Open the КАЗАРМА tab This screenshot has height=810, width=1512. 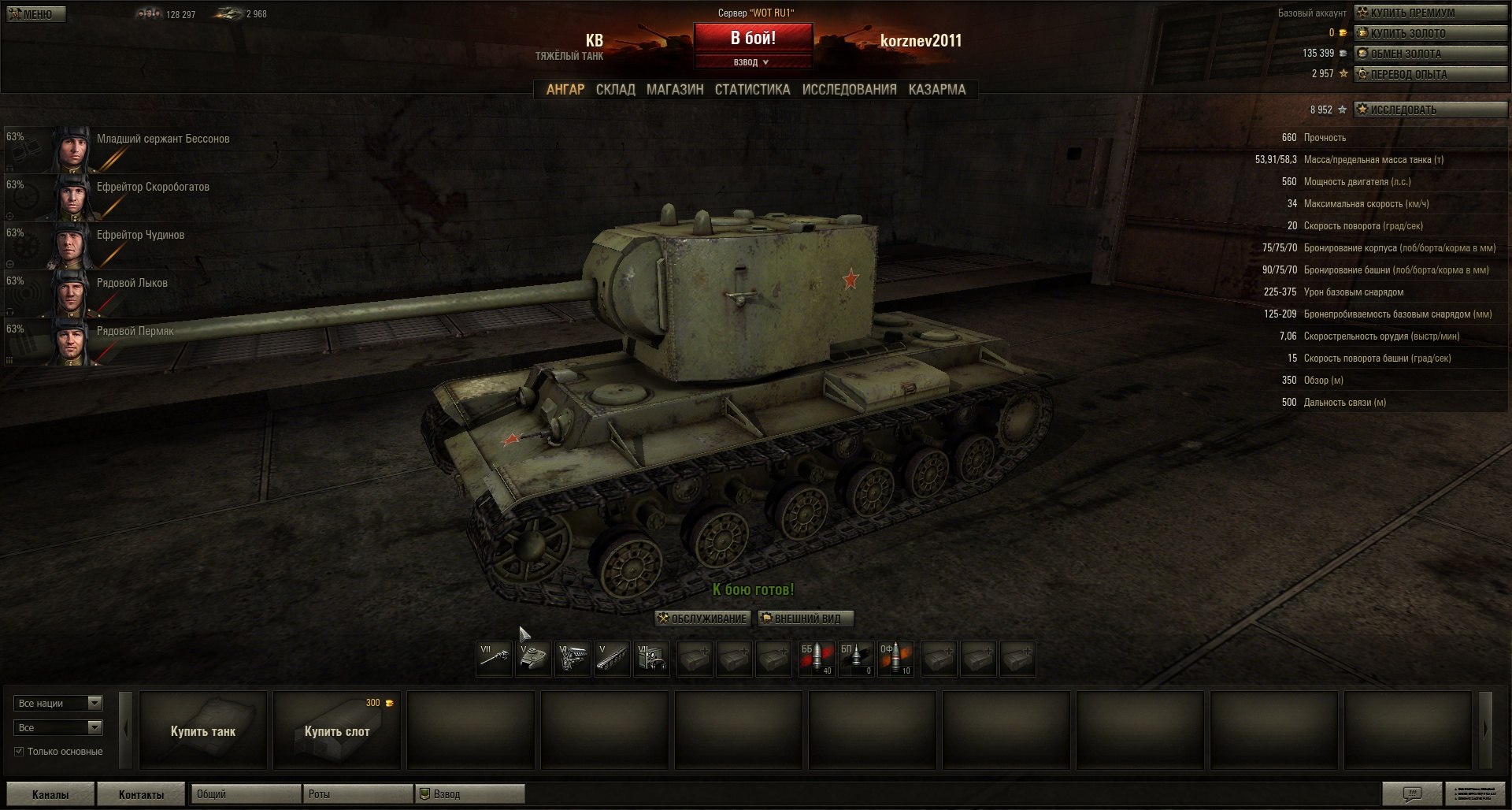click(x=936, y=90)
